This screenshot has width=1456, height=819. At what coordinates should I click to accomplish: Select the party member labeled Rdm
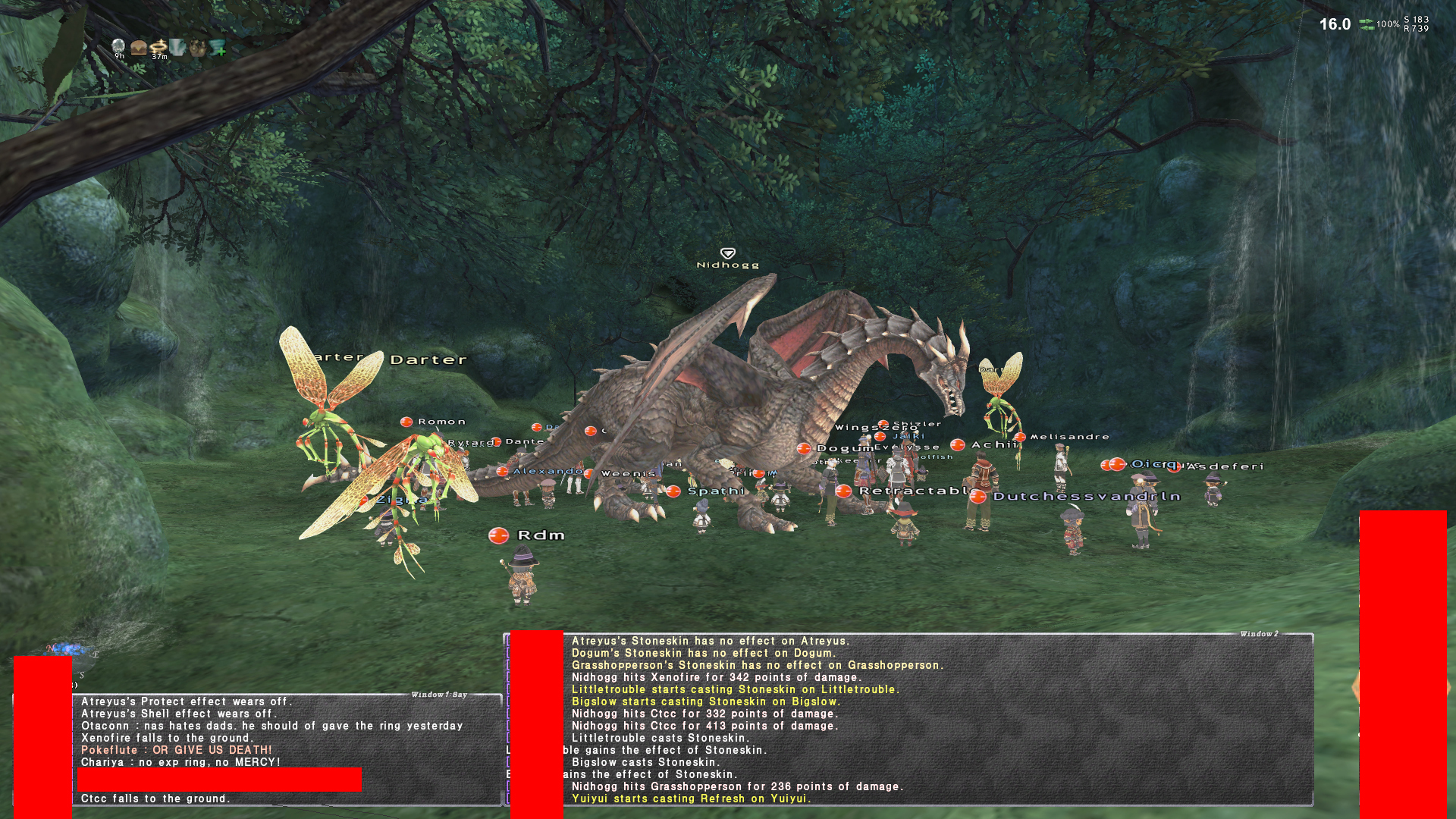click(541, 535)
